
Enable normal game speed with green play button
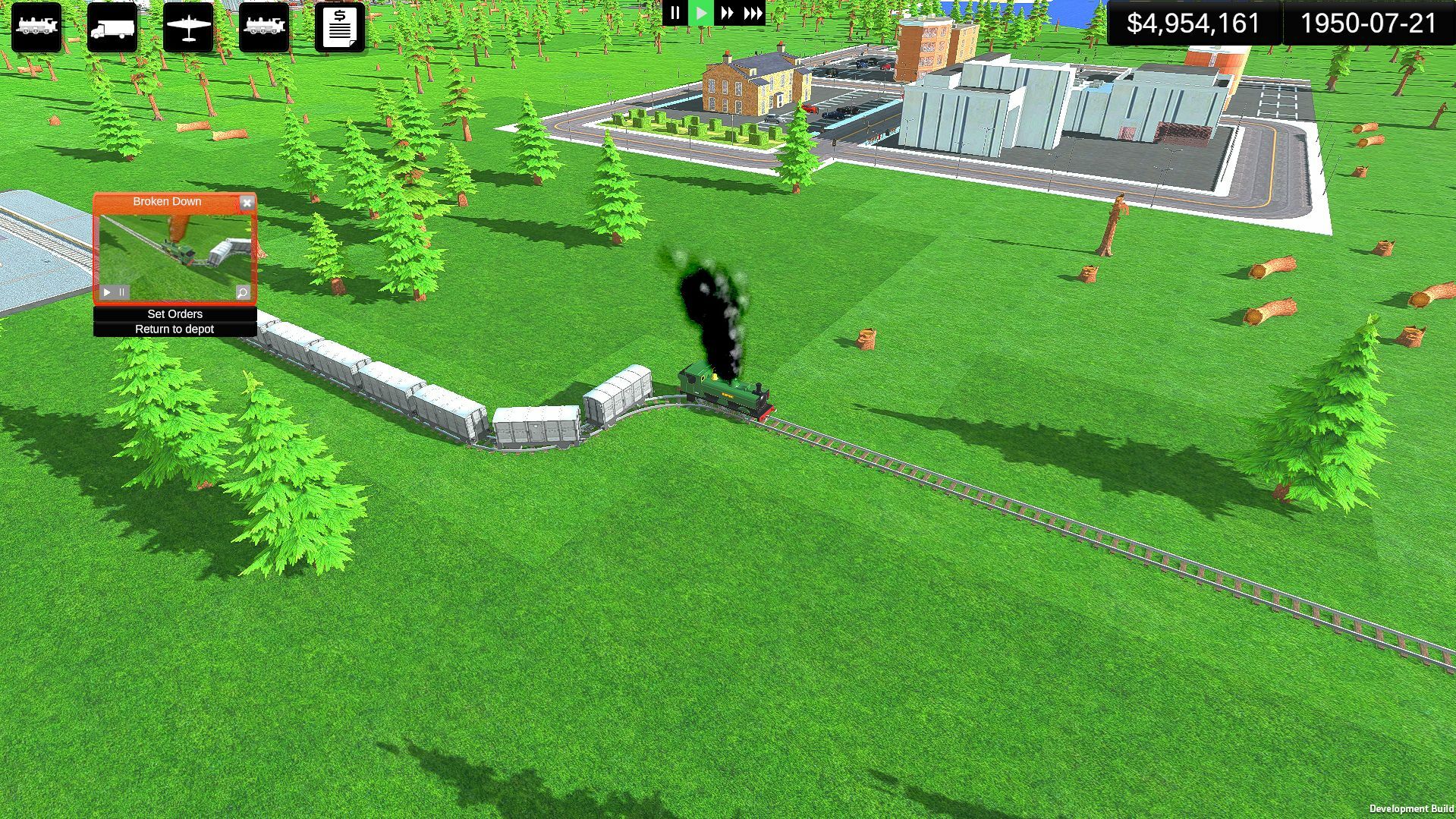pyautogui.click(x=701, y=12)
